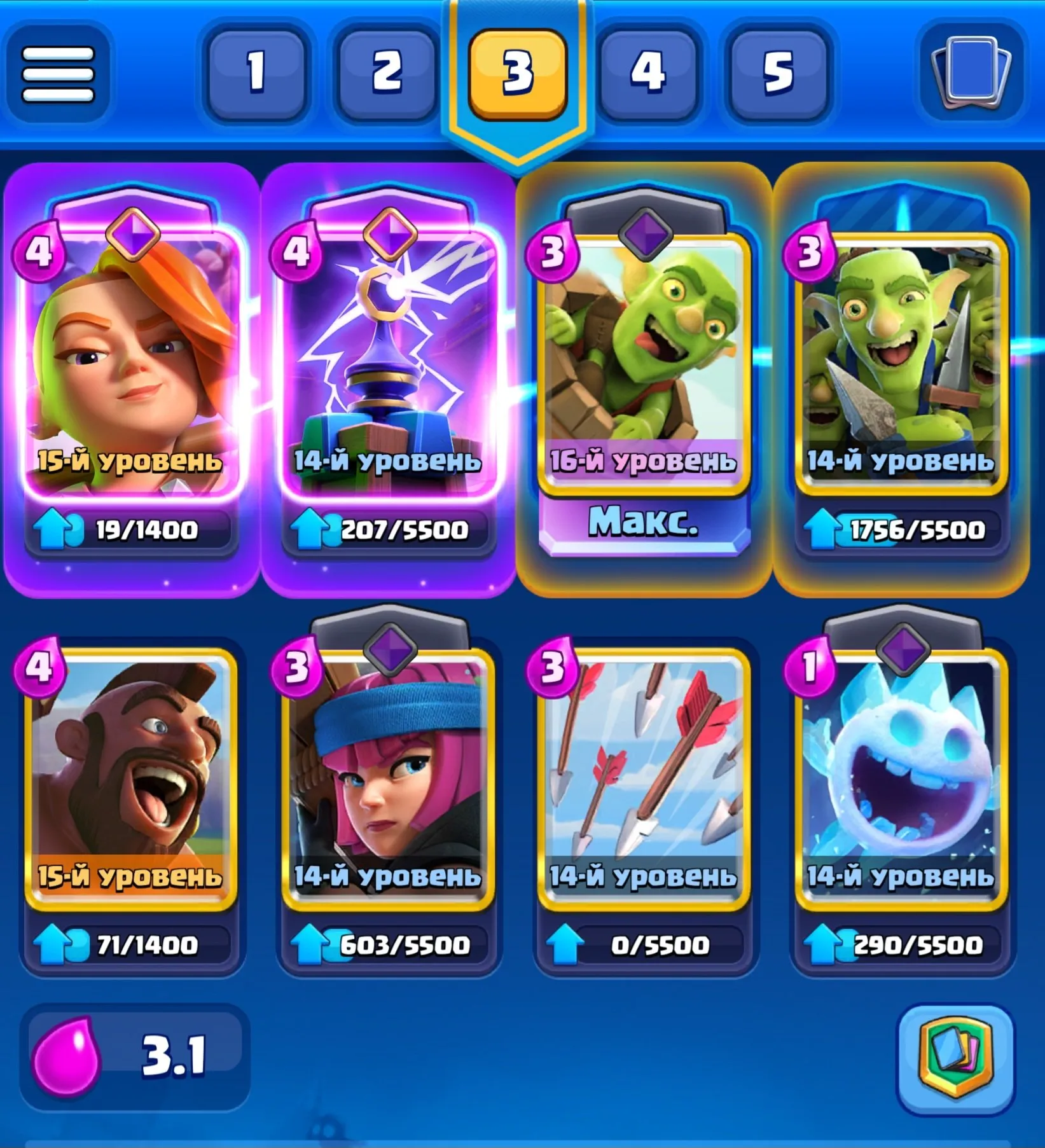The height and width of the screenshot is (1148, 1045).
Task: Switch to deck slot 1
Action: click(x=257, y=73)
